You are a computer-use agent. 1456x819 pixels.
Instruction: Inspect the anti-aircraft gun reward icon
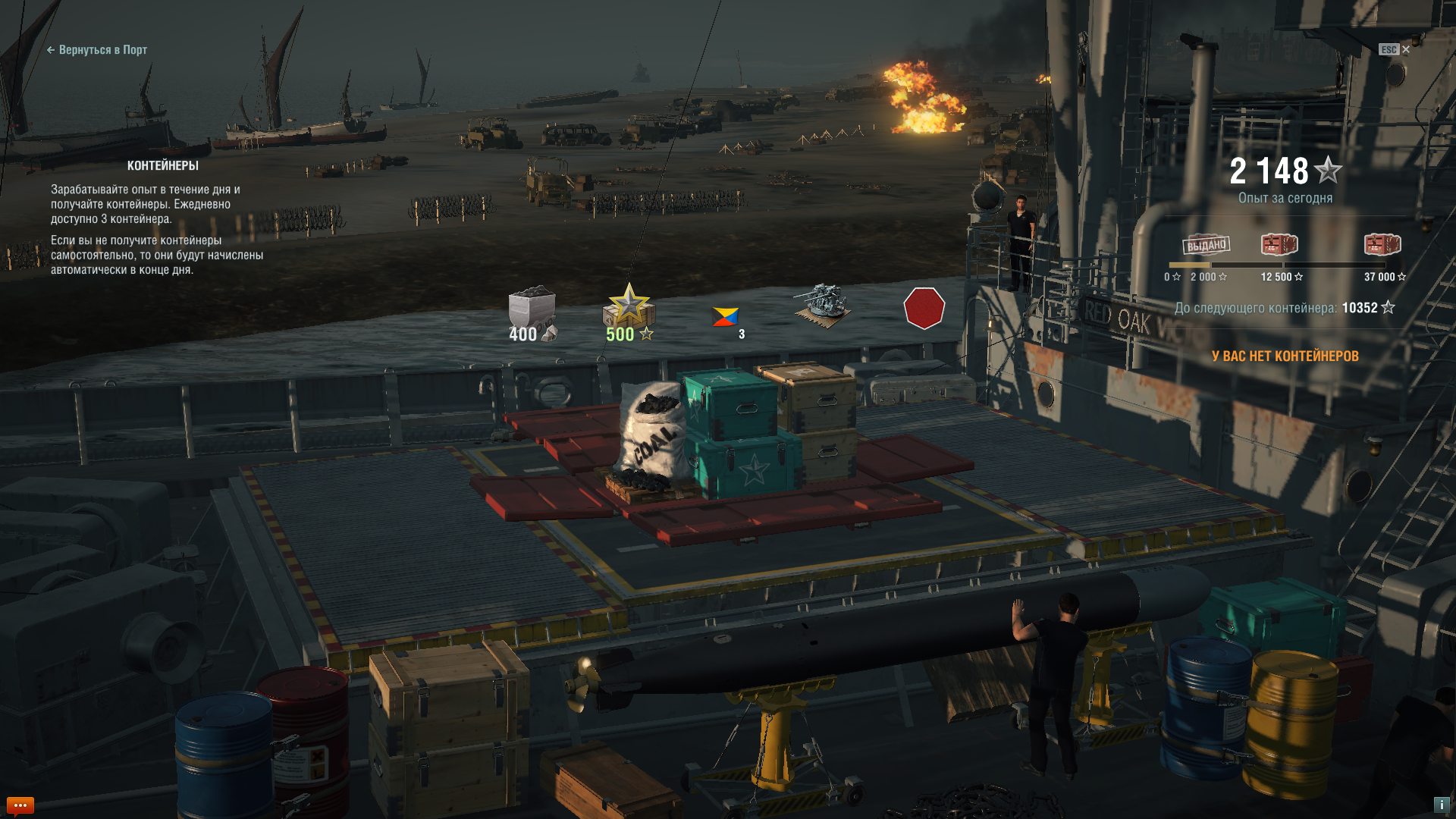(823, 306)
